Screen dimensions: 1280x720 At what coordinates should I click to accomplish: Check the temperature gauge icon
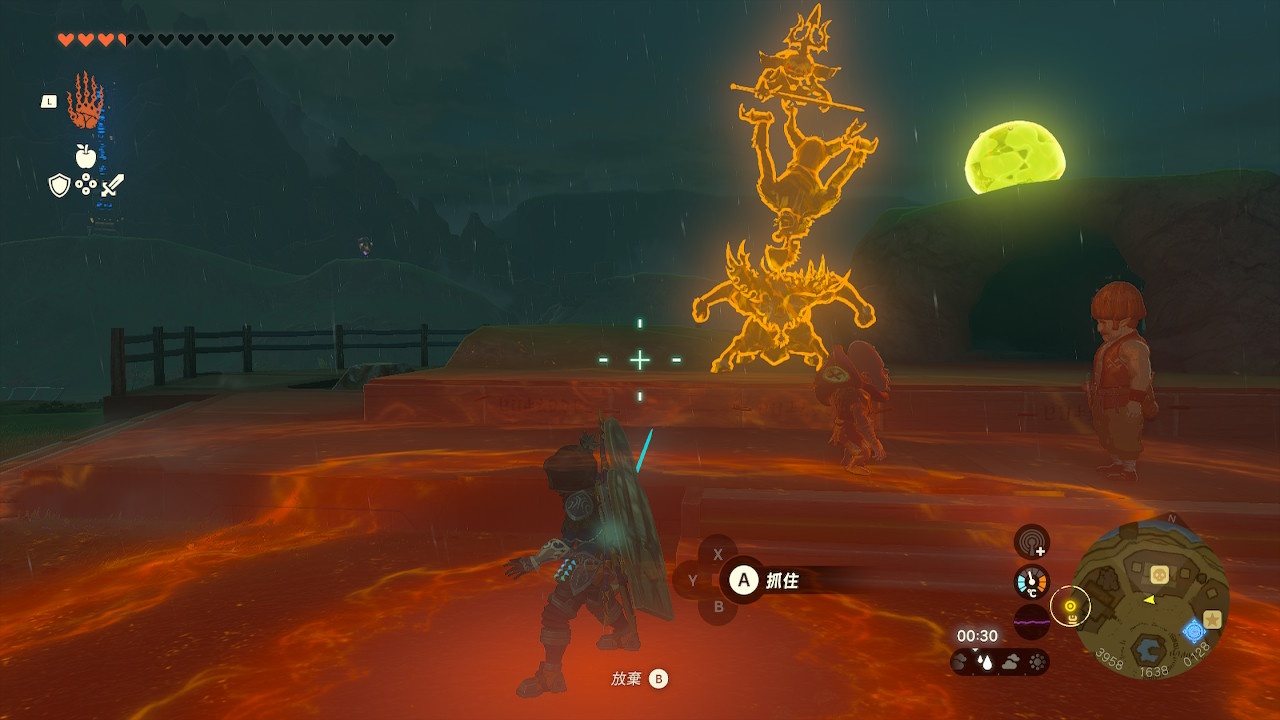pos(1031,582)
